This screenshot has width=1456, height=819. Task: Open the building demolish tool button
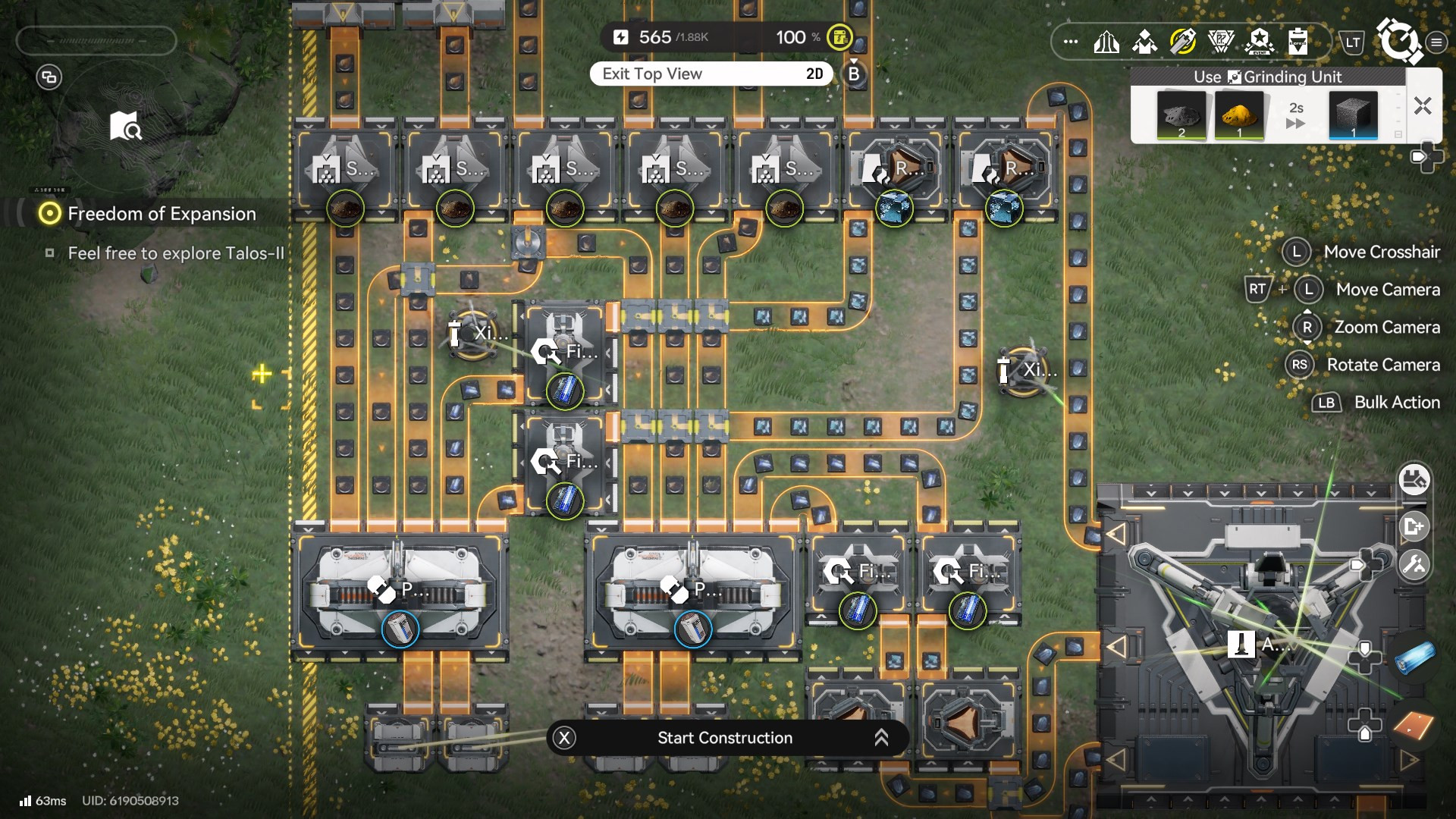[x=1414, y=479]
